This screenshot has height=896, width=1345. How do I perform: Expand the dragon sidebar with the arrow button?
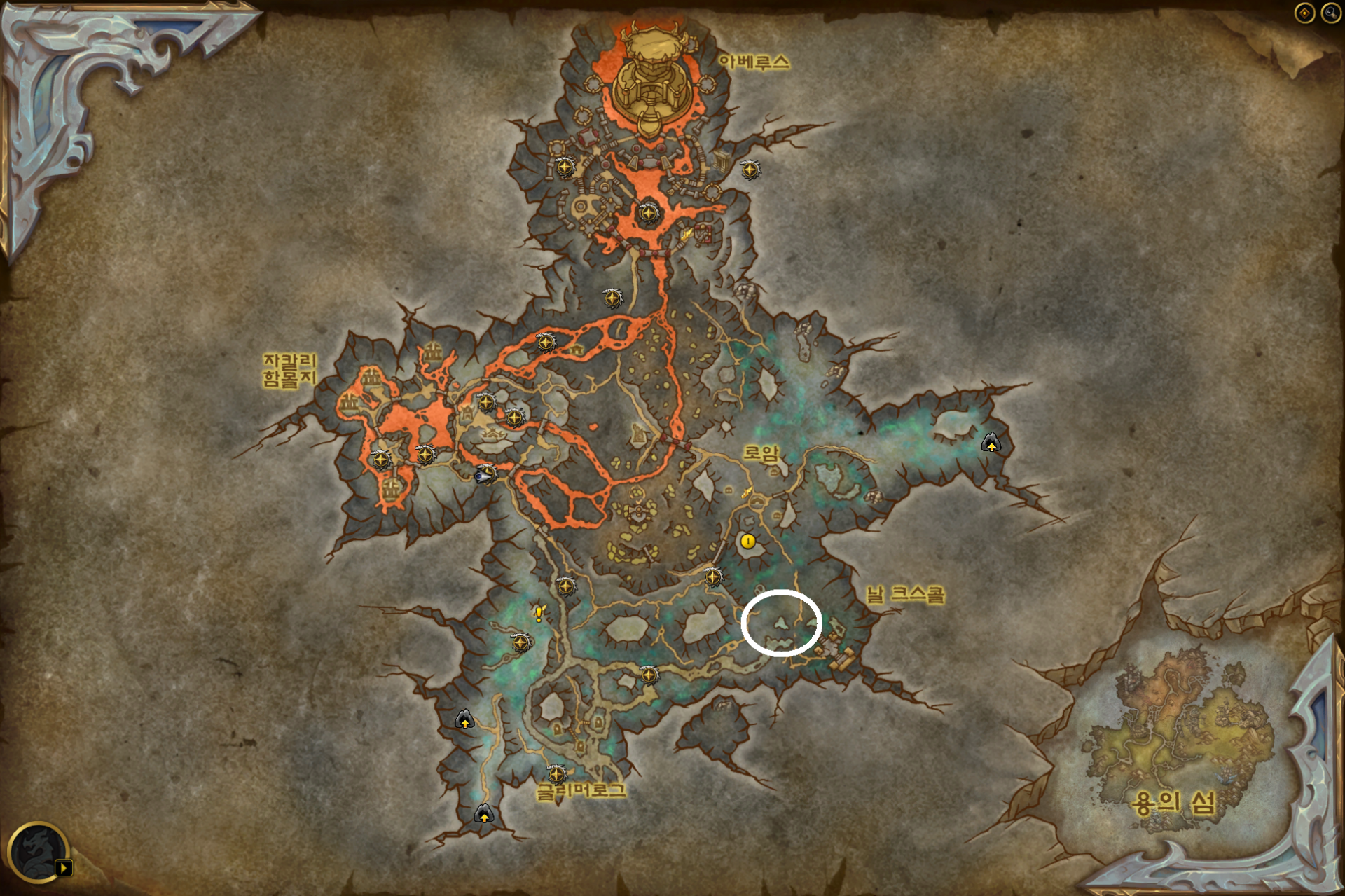pyautogui.click(x=64, y=867)
